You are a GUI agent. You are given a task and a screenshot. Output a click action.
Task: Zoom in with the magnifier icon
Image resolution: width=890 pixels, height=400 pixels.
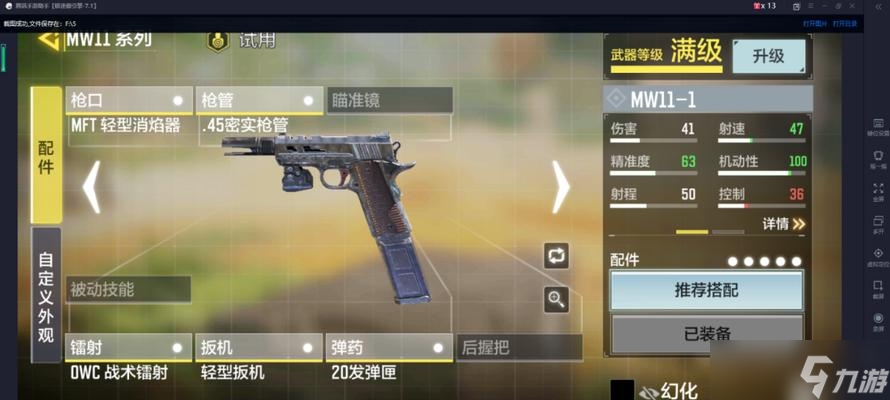556,297
